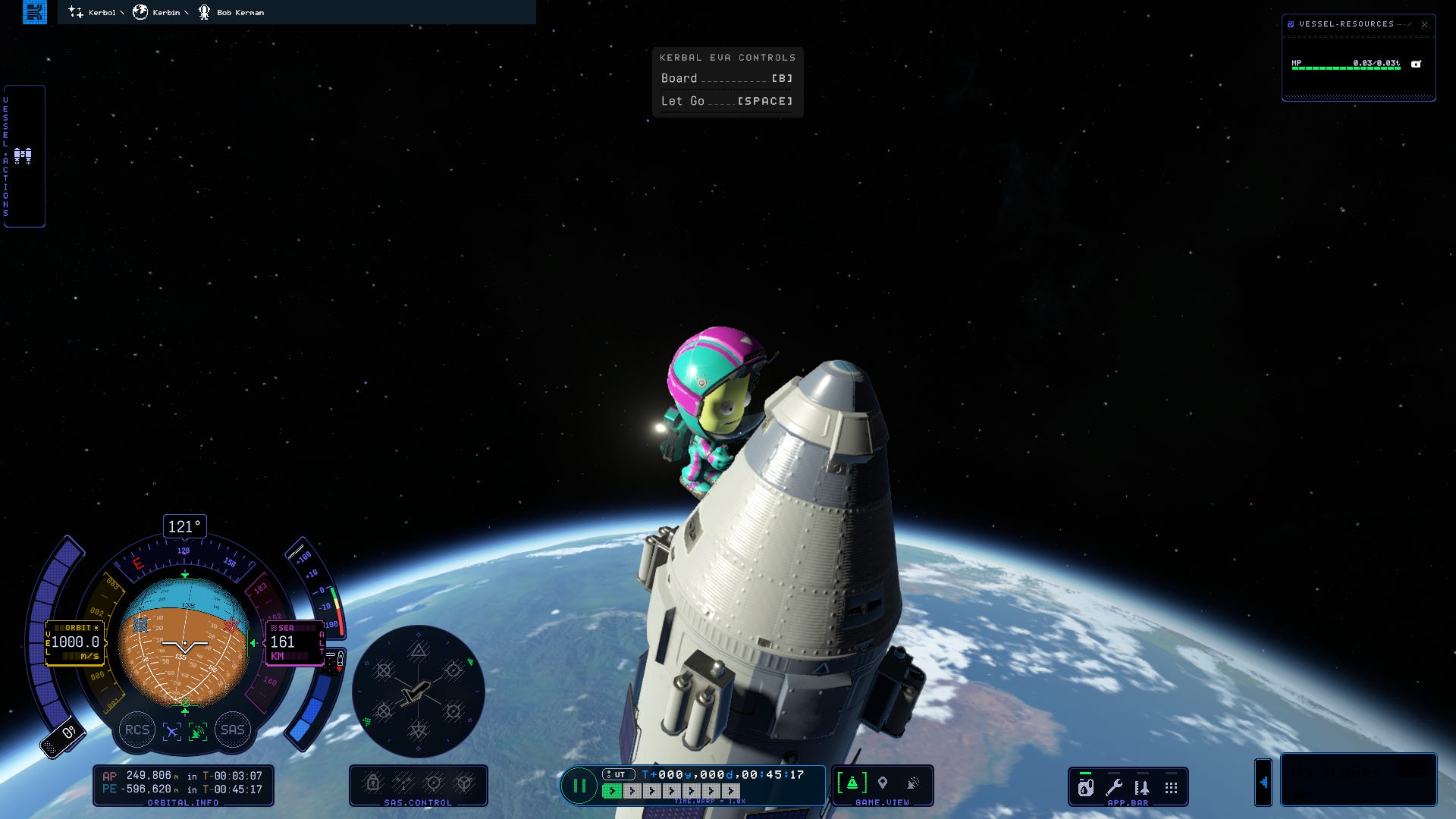This screenshot has height=819, width=1456.
Task: Open the tracking station antenna icon in GAME.VIEW
Action: (x=912, y=783)
